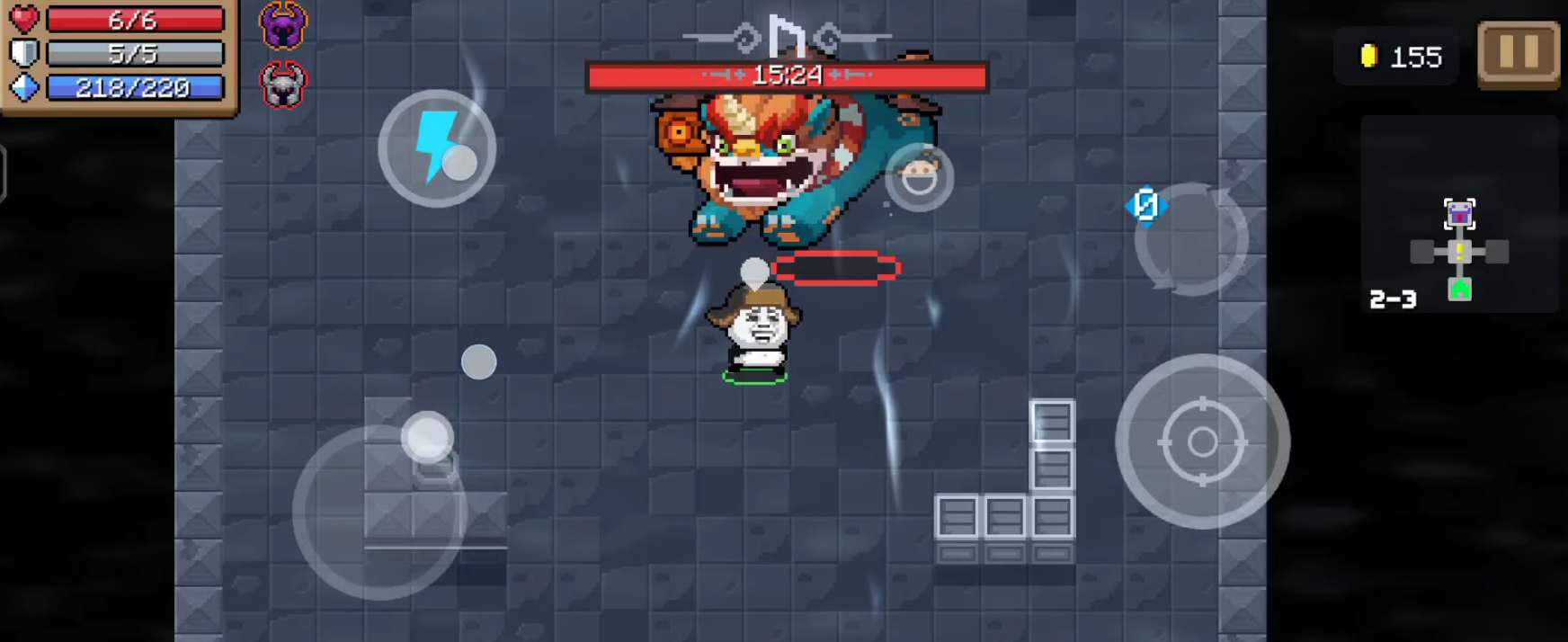Open the smiley face emote button

coord(919,177)
